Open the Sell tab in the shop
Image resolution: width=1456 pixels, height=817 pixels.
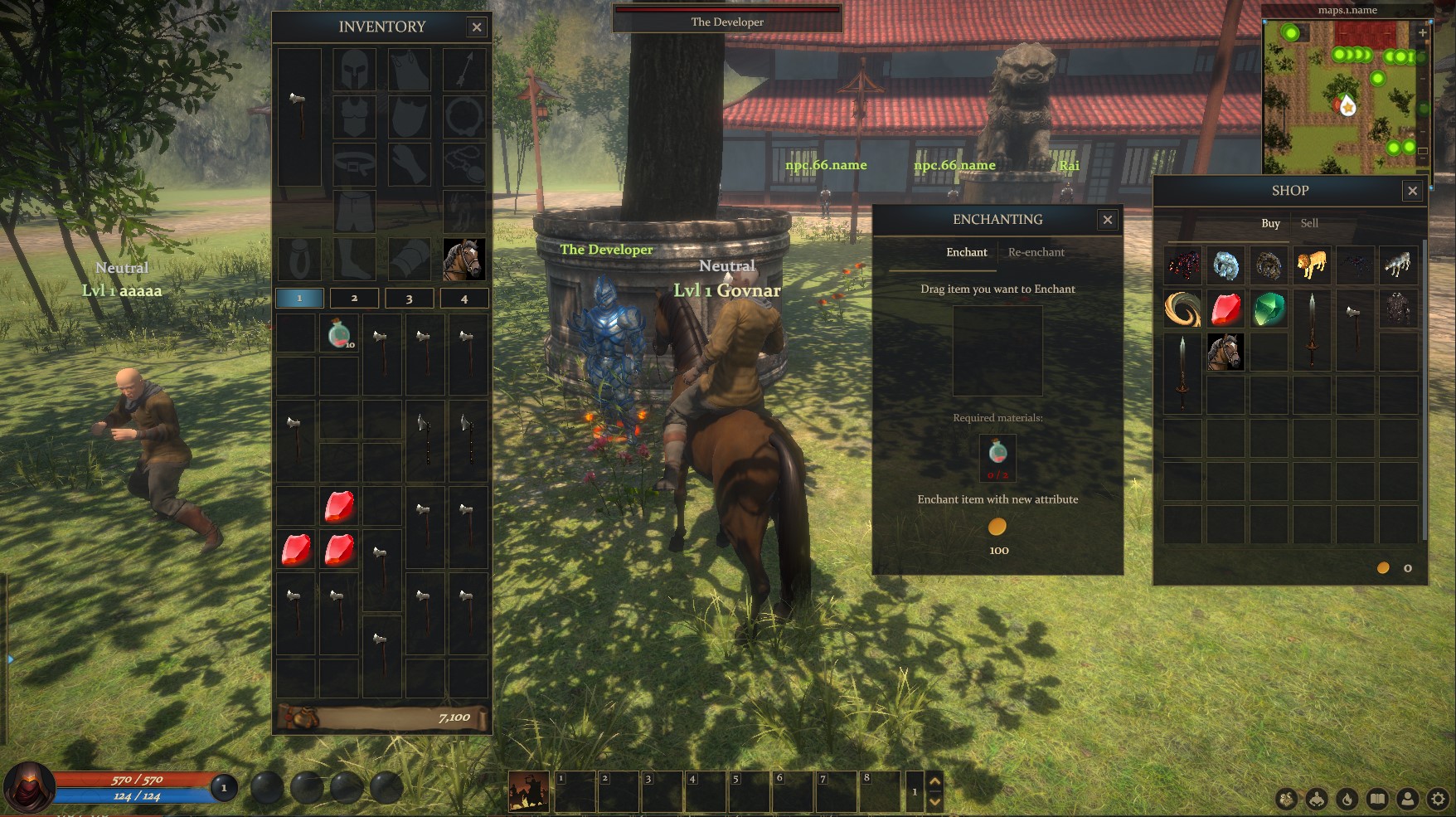(x=1309, y=223)
